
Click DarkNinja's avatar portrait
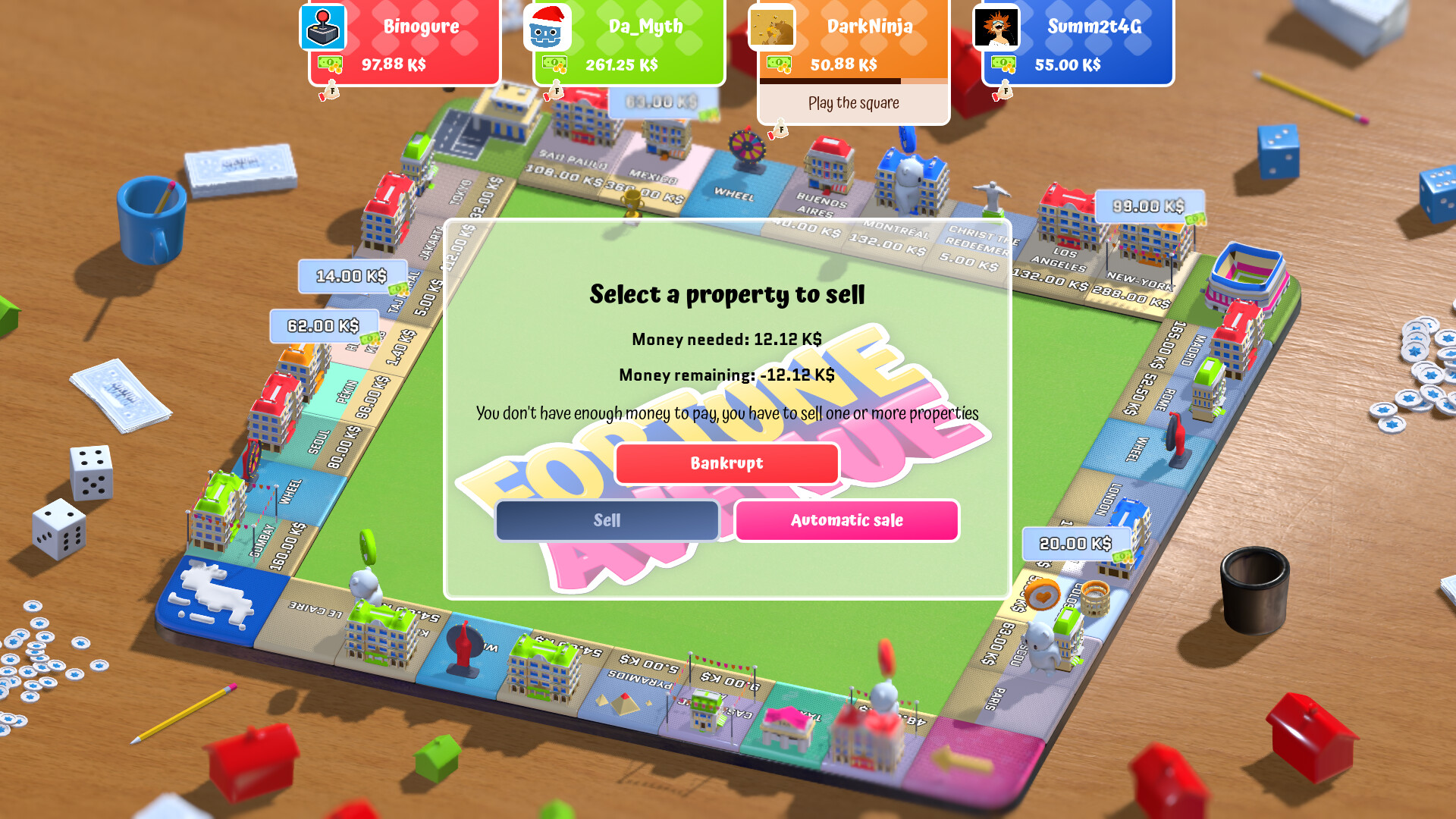coord(772,28)
